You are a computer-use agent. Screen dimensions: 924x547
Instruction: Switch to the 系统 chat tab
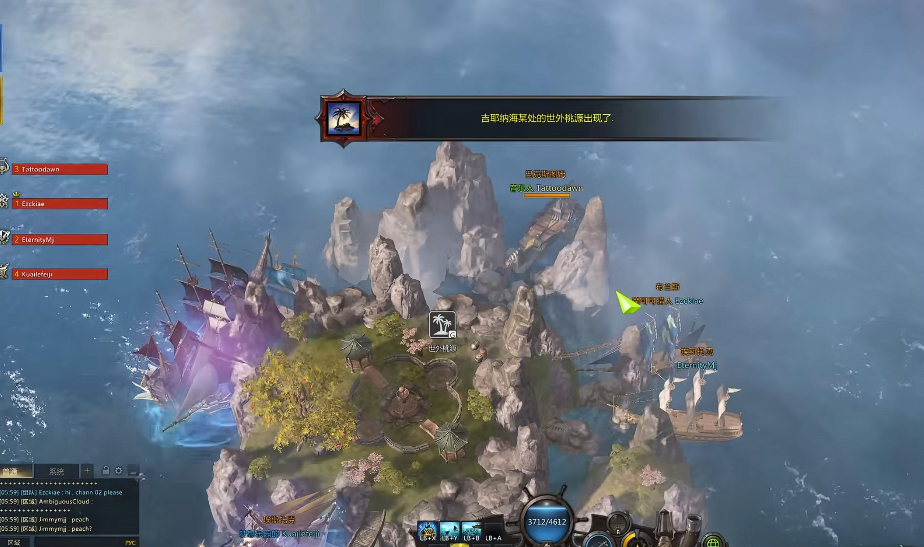[x=55, y=470]
